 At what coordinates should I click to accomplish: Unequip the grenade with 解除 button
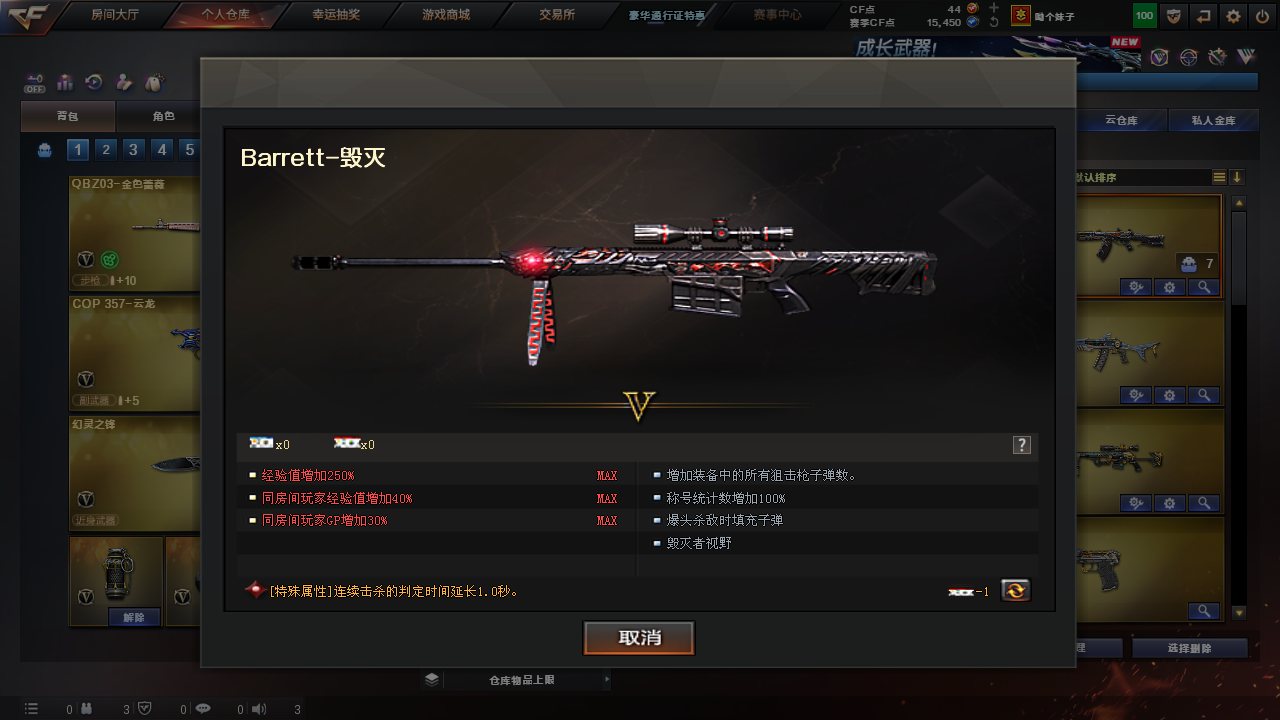(134, 617)
